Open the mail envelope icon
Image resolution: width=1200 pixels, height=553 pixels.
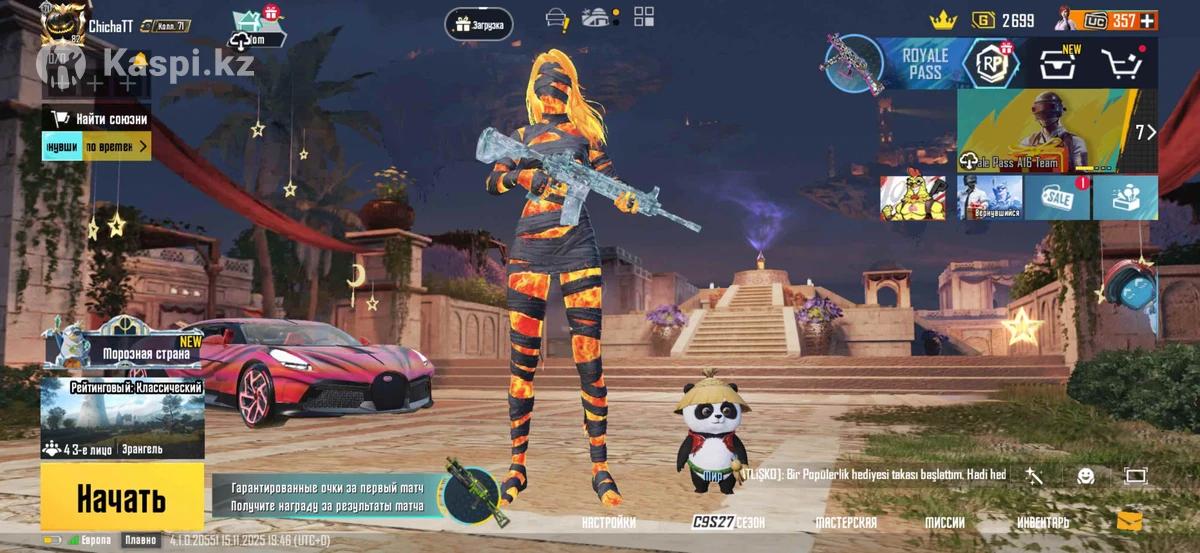1129,521
